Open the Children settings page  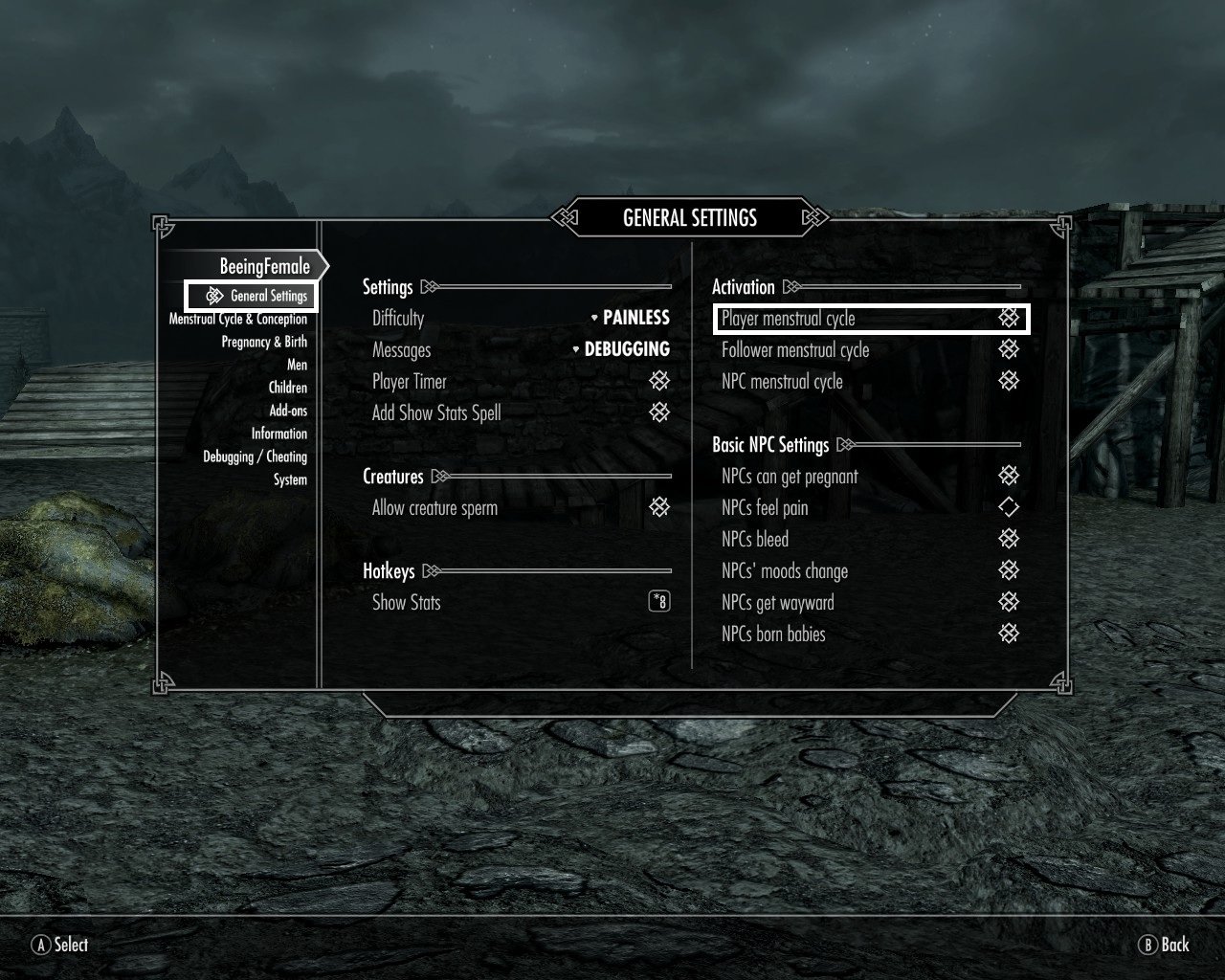click(287, 388)
